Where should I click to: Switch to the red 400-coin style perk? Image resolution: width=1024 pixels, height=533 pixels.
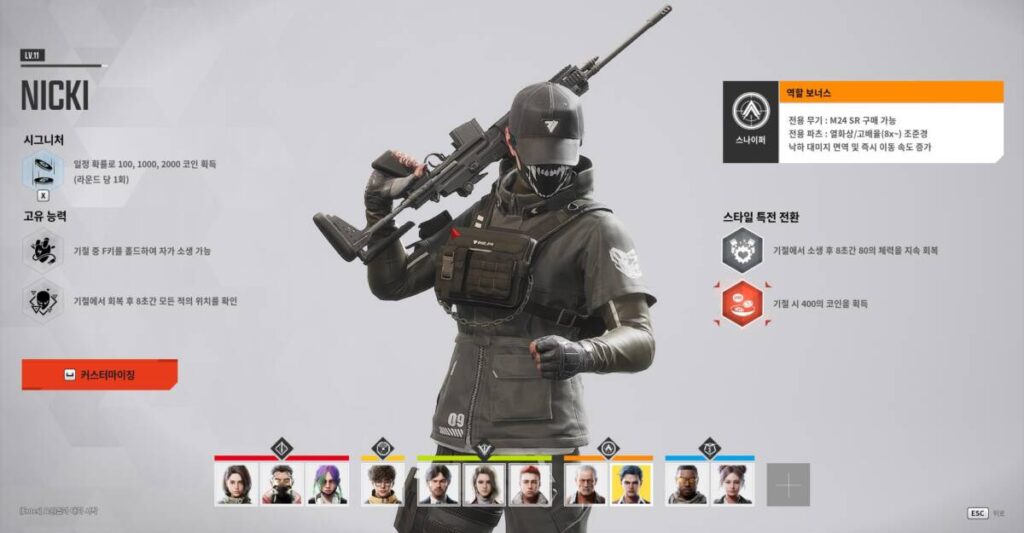[743, 303]
